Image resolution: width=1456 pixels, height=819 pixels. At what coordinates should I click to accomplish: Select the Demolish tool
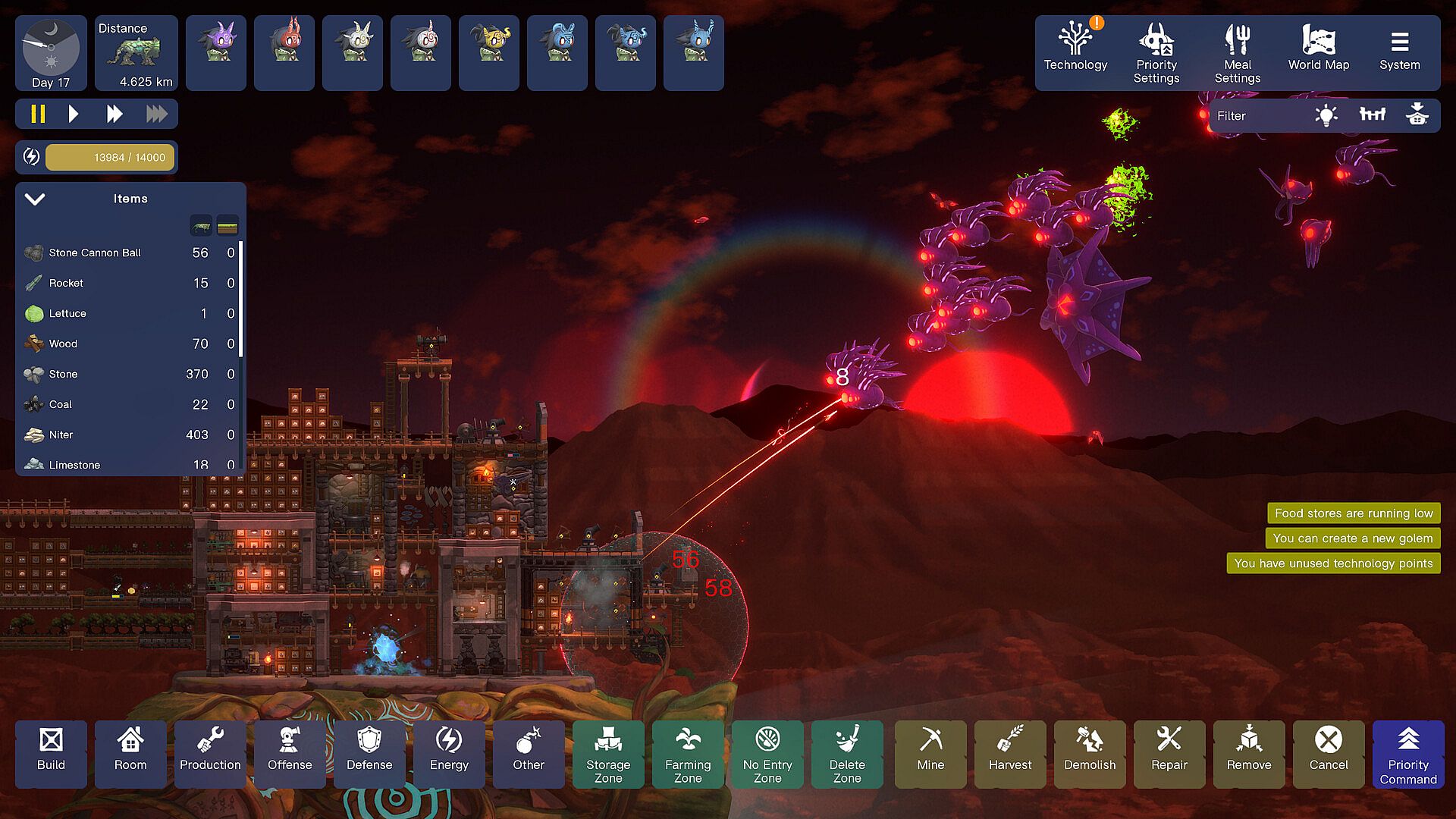1090,753
